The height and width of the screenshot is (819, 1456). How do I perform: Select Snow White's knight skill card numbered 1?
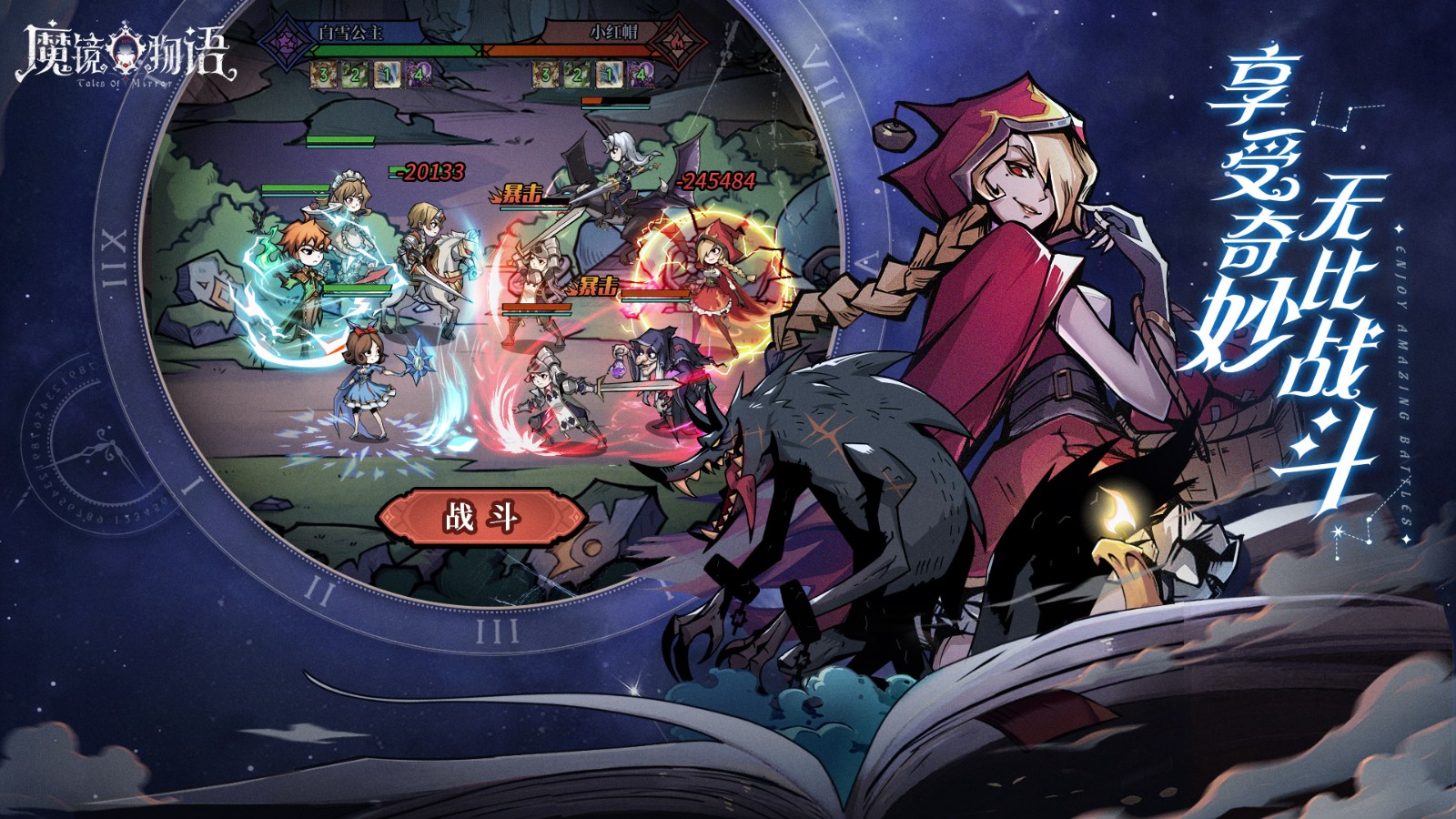tap(386, 75)
